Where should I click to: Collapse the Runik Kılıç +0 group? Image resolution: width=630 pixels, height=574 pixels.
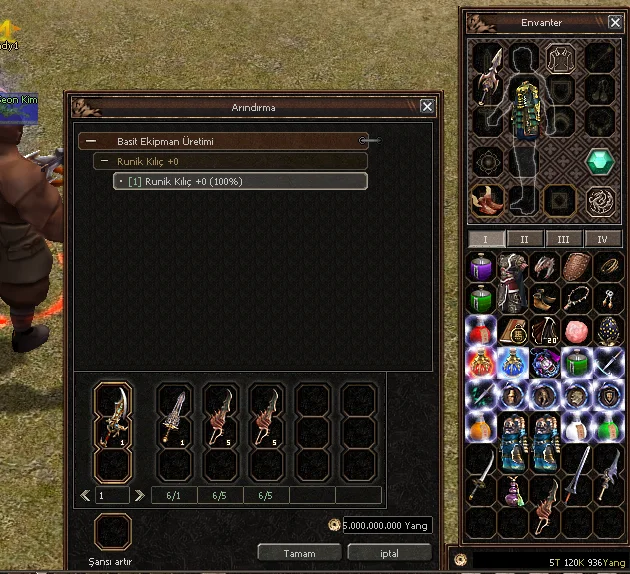pos(104,161)
